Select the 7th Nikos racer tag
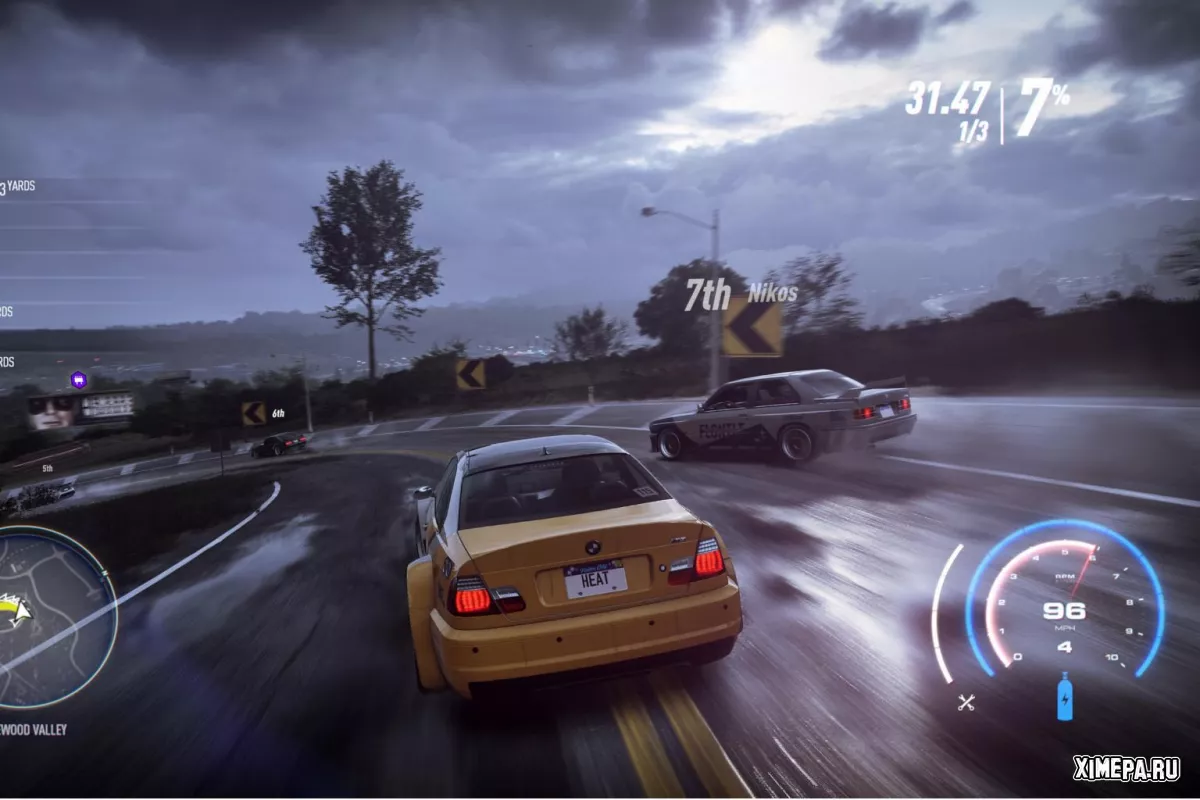 click(x=740, y=293)
